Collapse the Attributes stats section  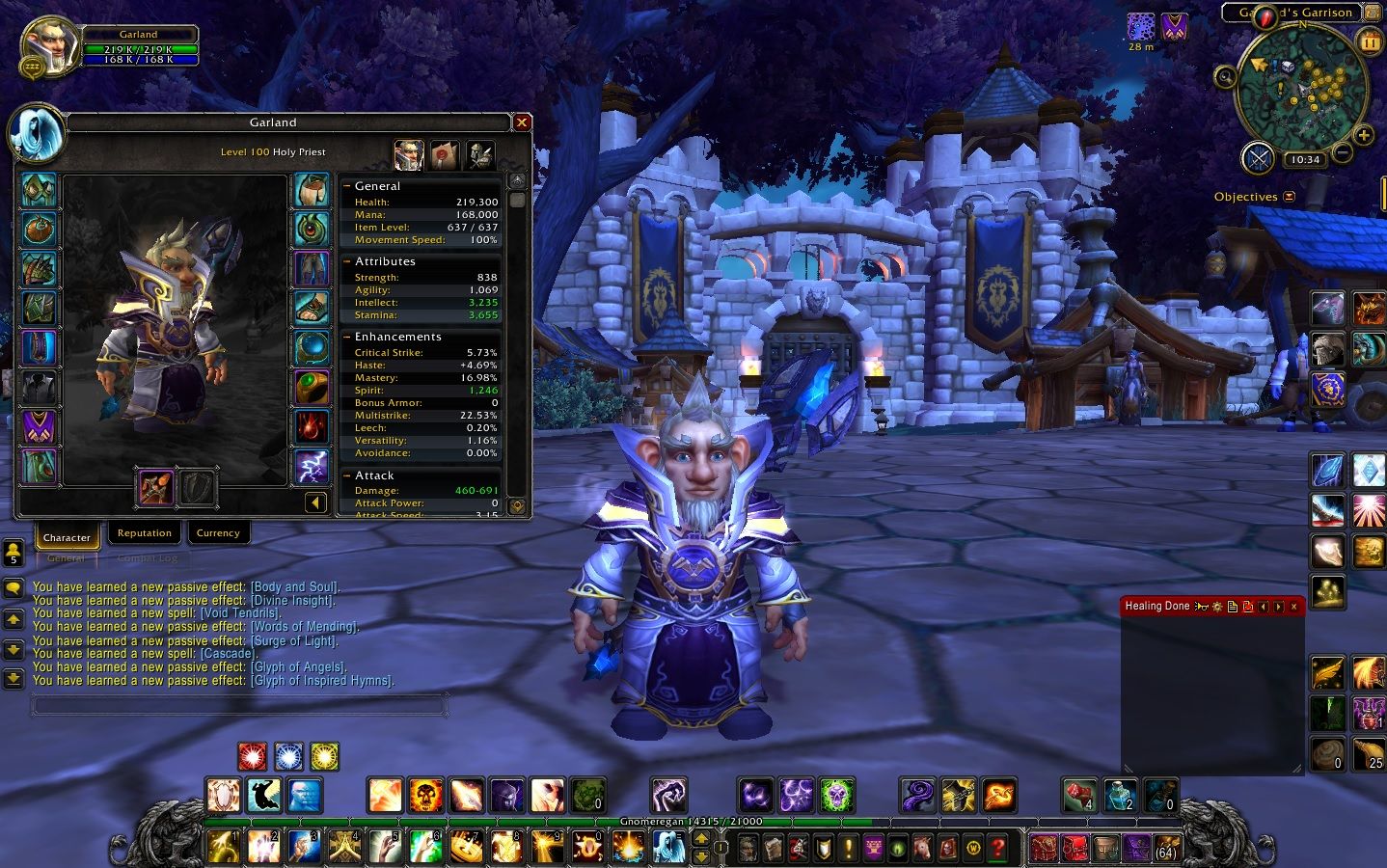(347, 261)
